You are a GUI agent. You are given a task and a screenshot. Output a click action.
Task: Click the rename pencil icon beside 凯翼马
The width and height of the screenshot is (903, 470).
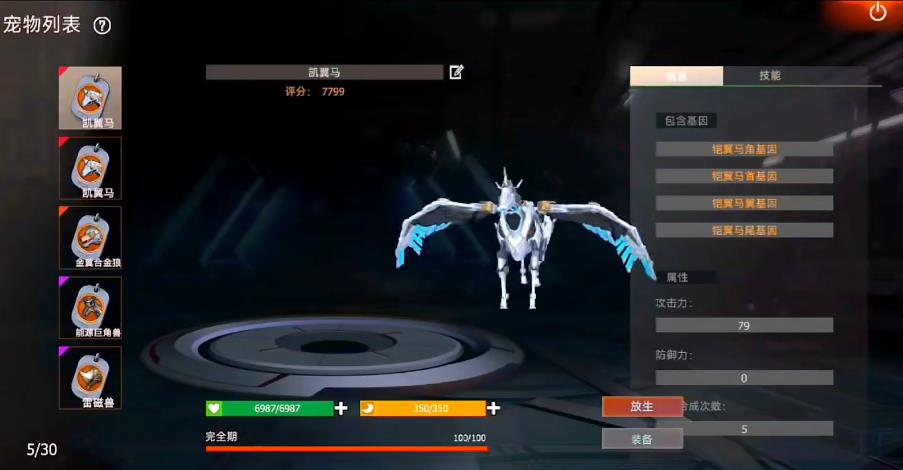tap(456, 72)
